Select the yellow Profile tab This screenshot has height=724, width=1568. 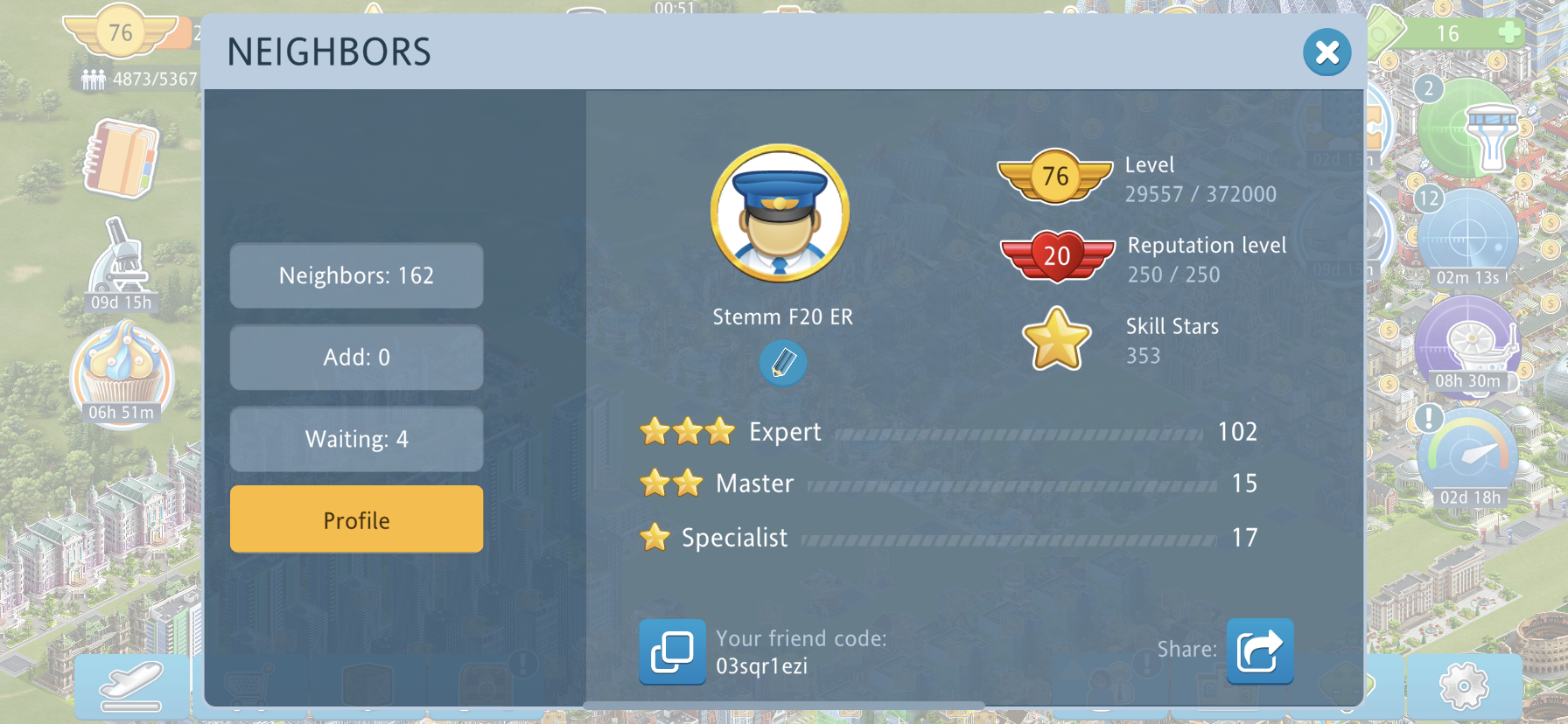(x=356, y=519)
